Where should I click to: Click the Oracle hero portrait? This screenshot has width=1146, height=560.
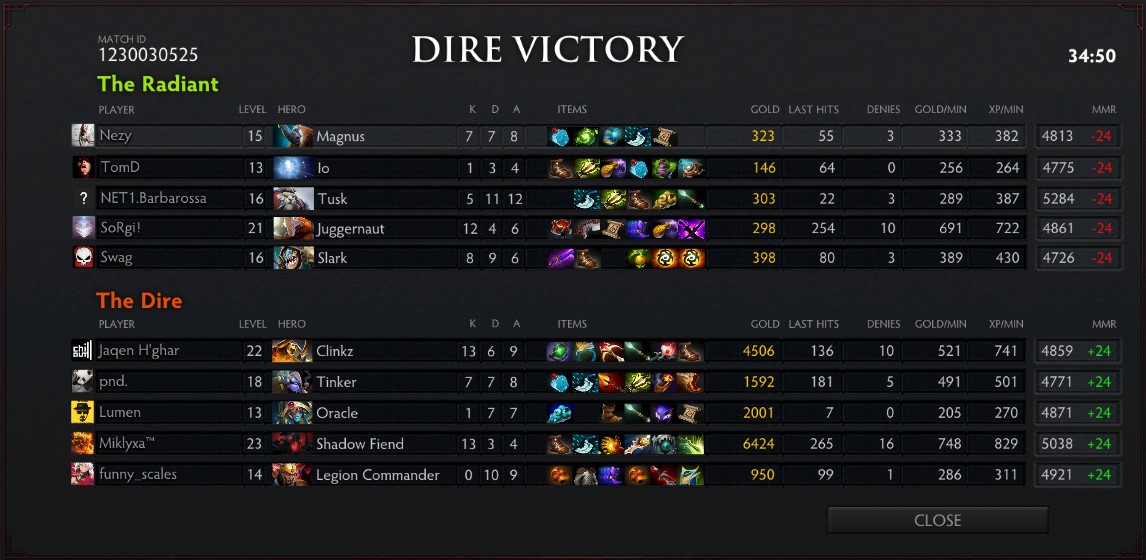tap(293, 412)
